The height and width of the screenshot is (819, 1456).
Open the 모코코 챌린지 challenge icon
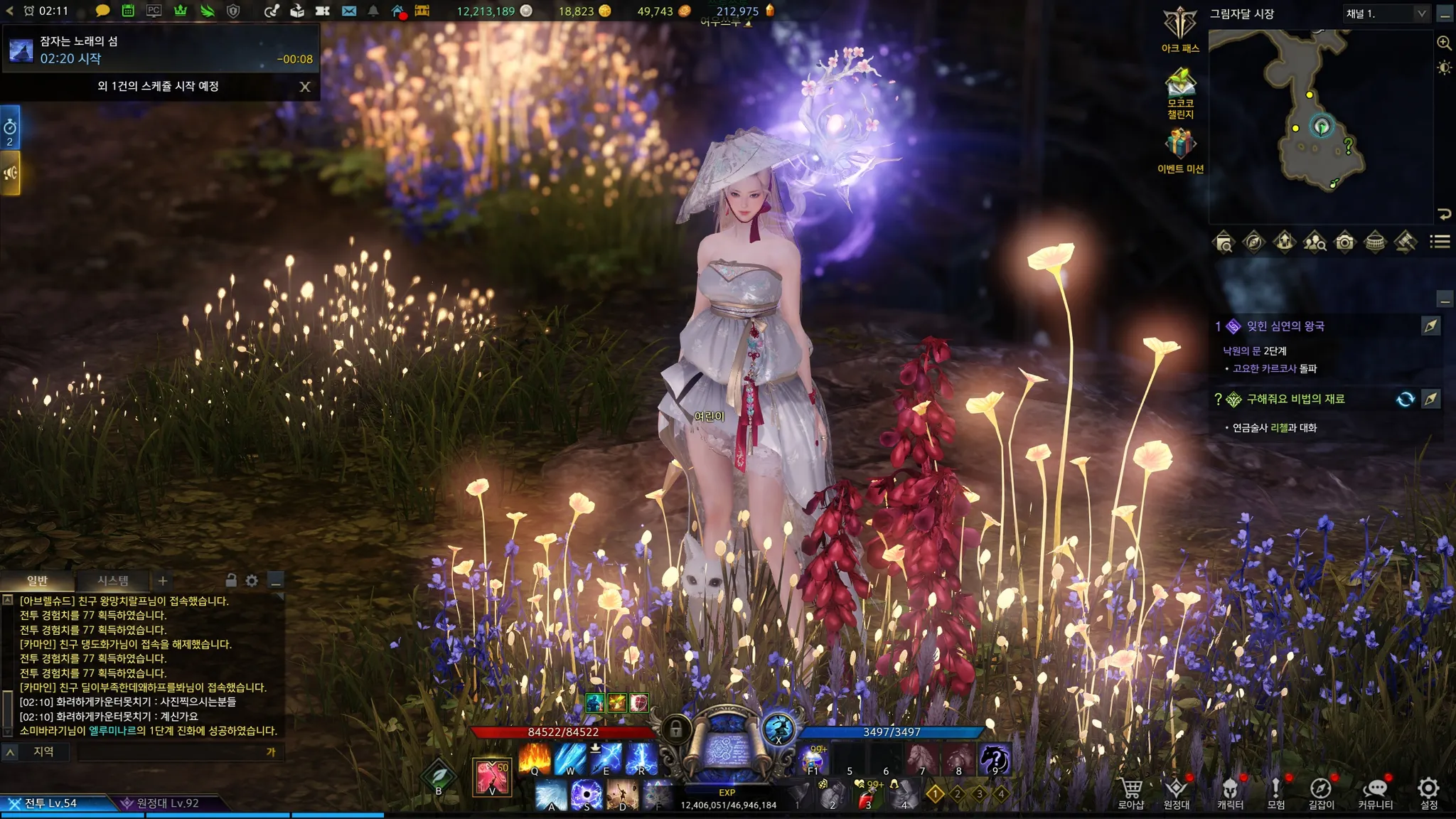[x=1179, y=84]
